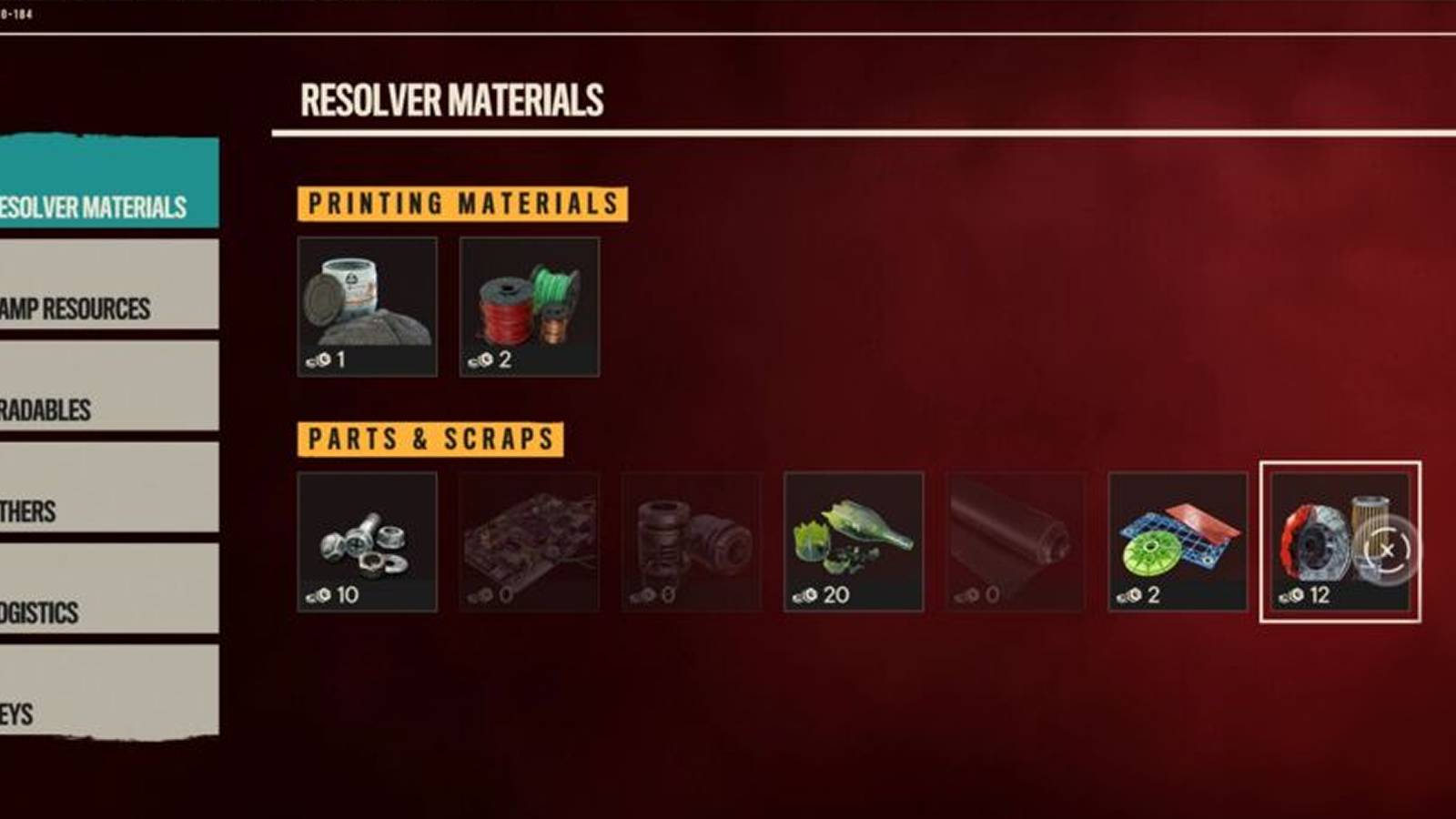
Task: Click the currency icon beside the 10 count
Action: click(318, 595)
